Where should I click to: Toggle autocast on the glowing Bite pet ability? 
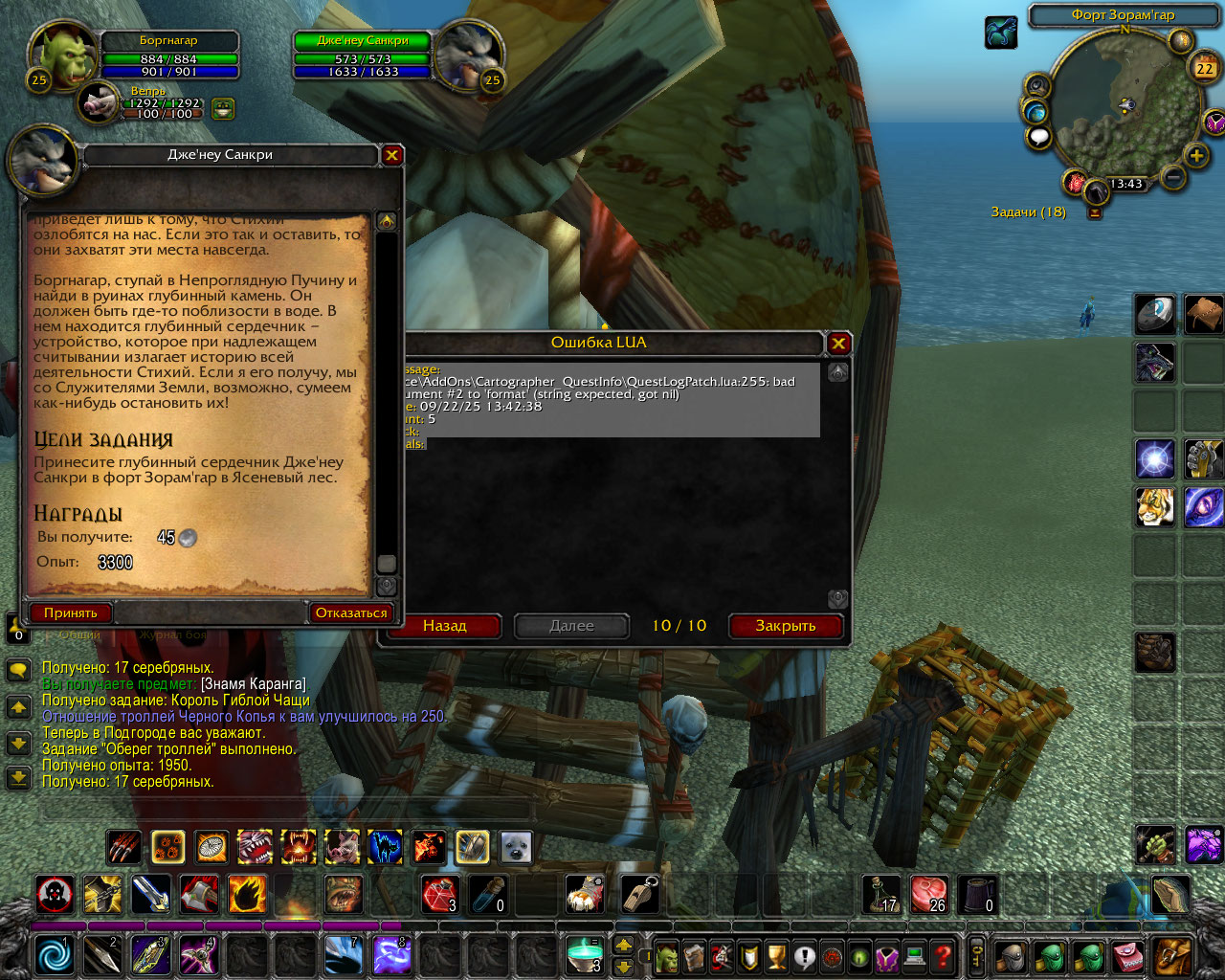254,847
